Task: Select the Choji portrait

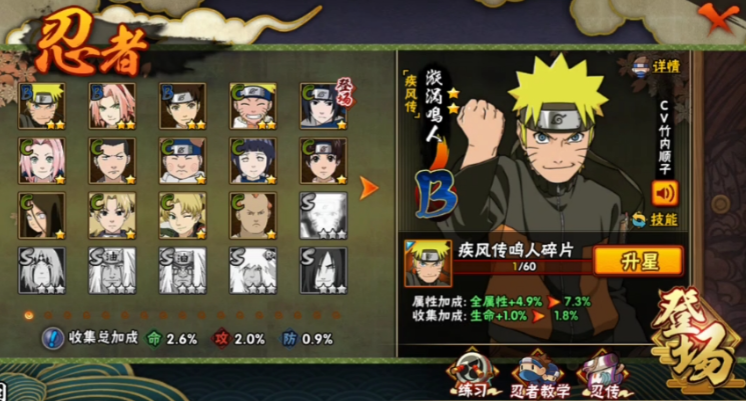Action: (x=182, y=160)
